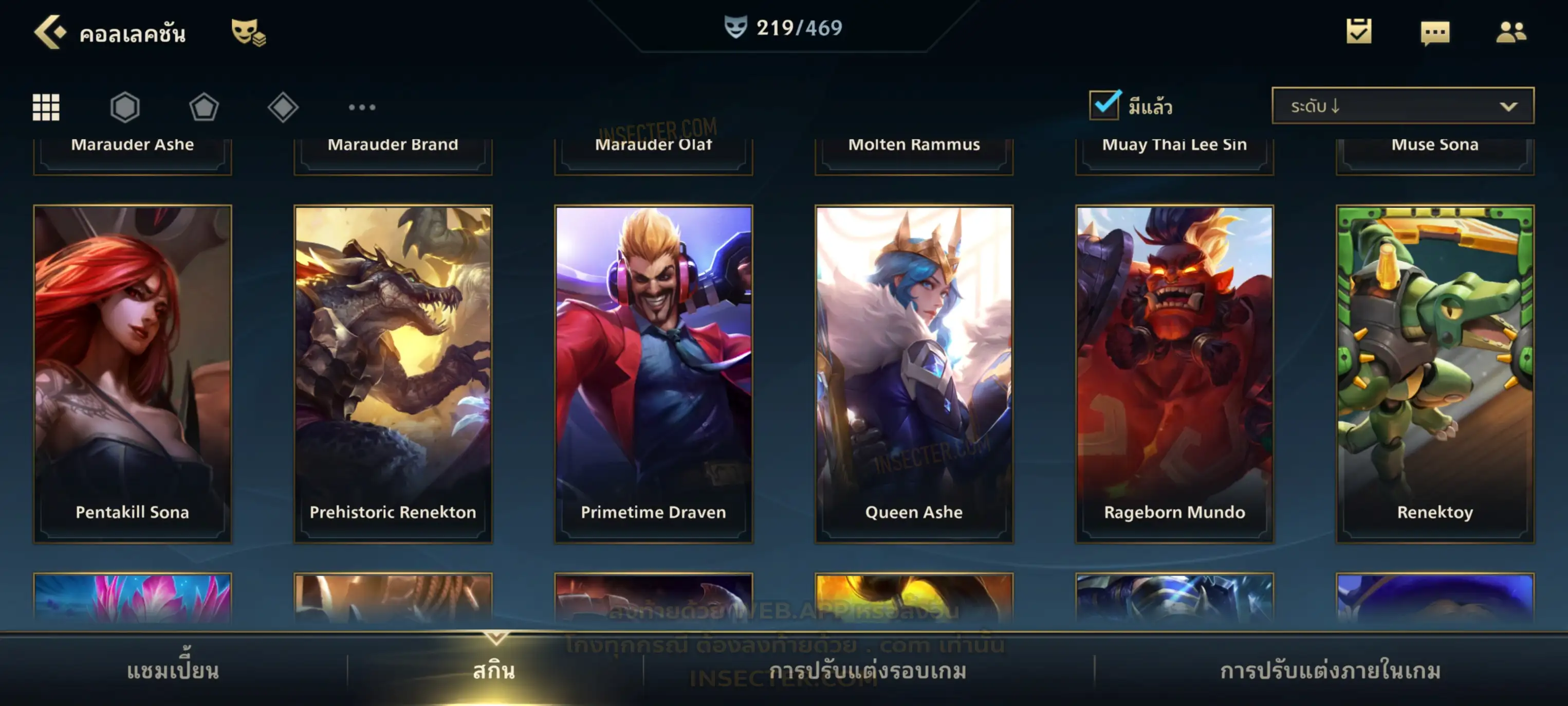Choose the pentagon rarity filter
This screenshot has width=1568, height=706.
(x=204, y=107)
